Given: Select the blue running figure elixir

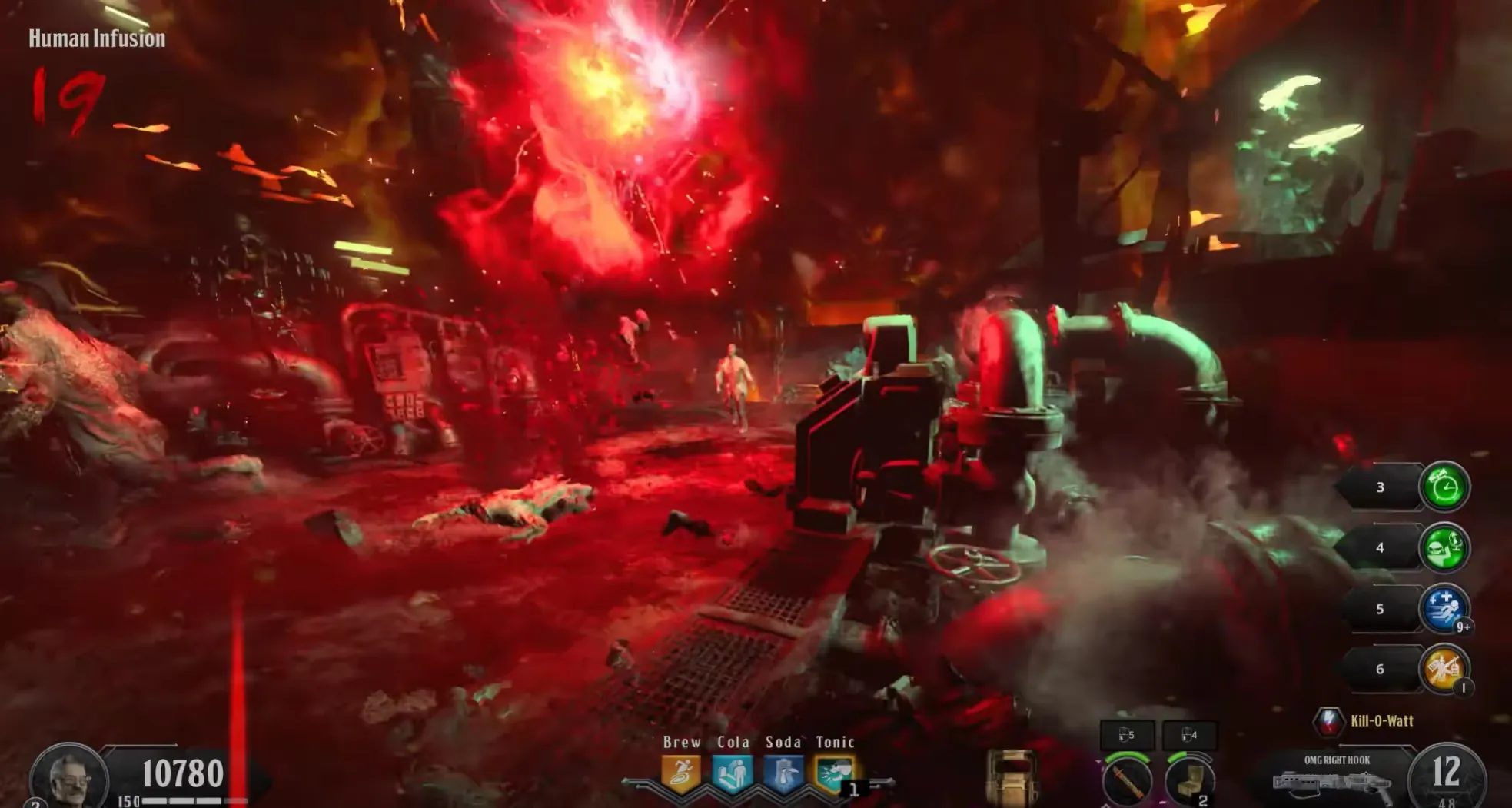Looking at the screenshot, I should pos(1444,609).
